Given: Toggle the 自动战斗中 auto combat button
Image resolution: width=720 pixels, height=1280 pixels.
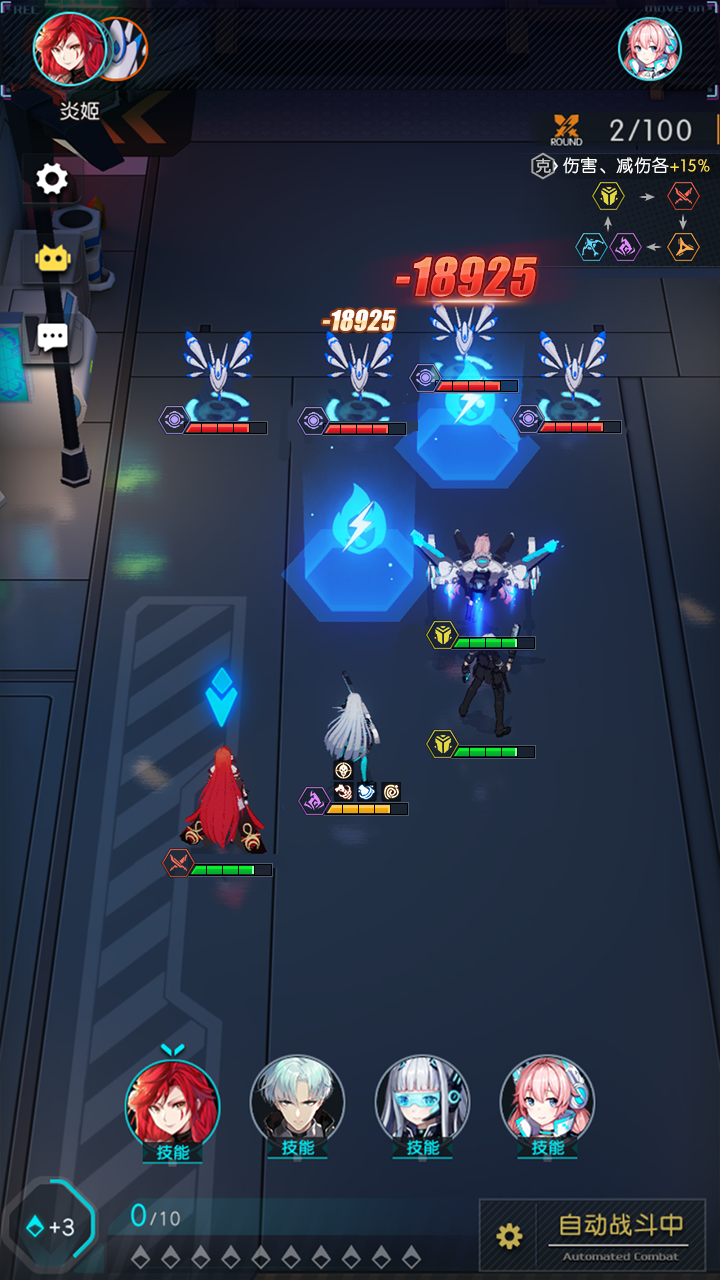Looking at the screenshot, I should point(620,1231).
